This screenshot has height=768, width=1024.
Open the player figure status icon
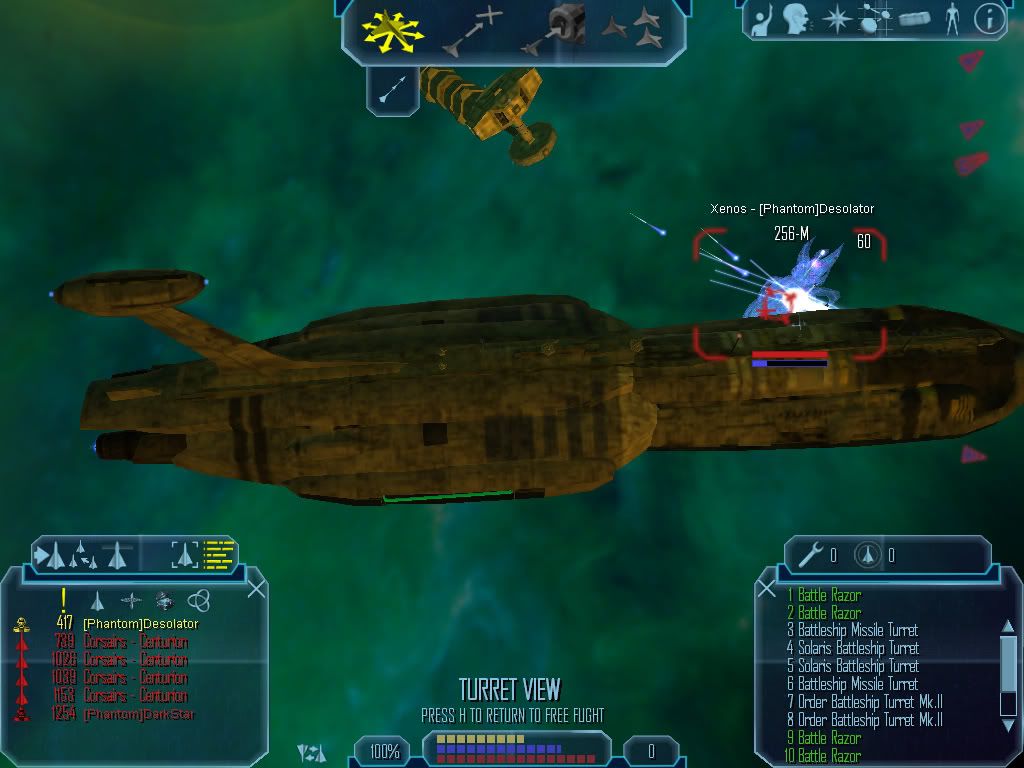click(x=951, y=19)
